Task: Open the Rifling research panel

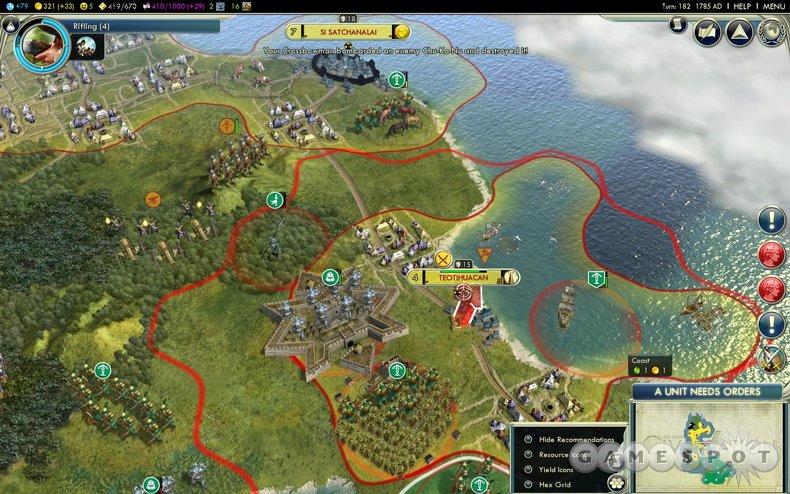Action: 40,40
